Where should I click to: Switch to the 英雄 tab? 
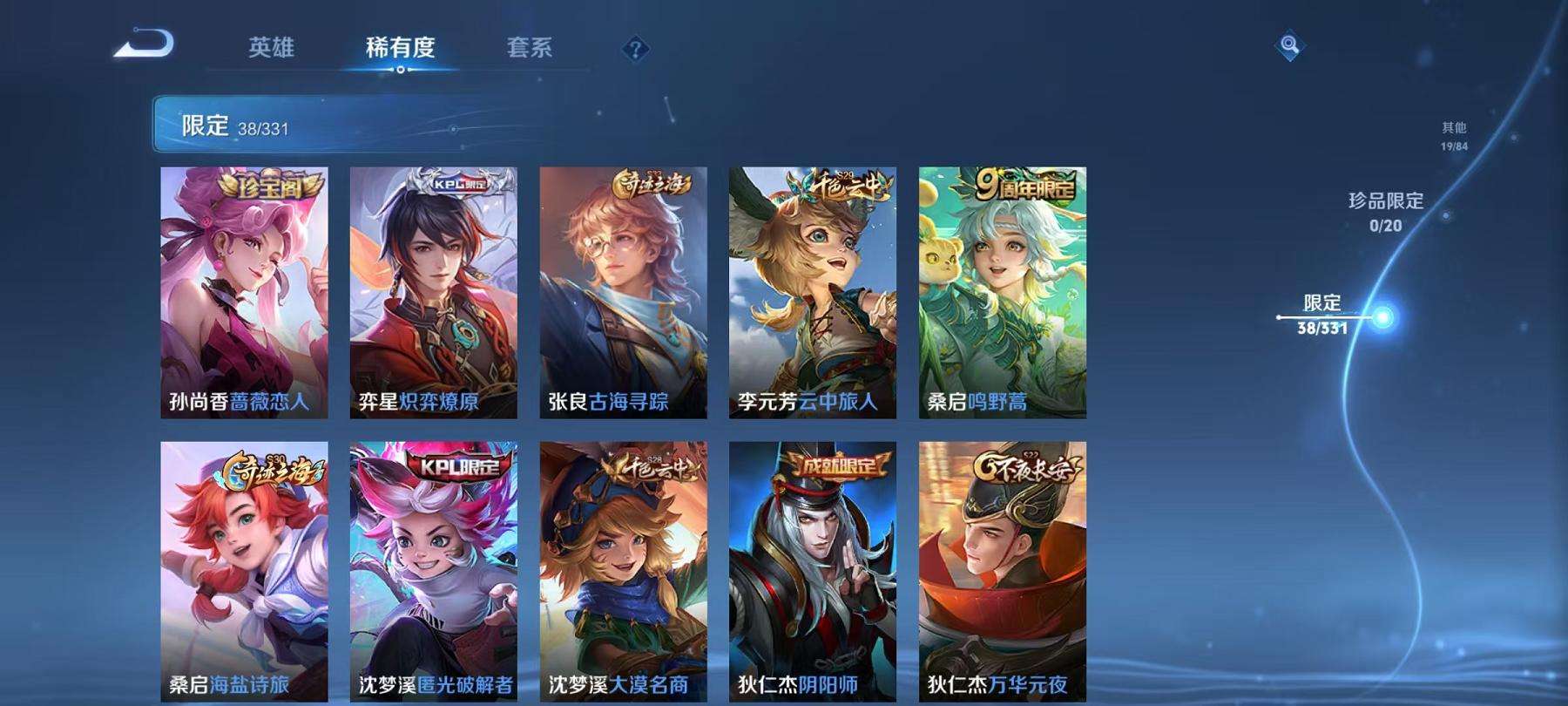(x=271, y=49)
